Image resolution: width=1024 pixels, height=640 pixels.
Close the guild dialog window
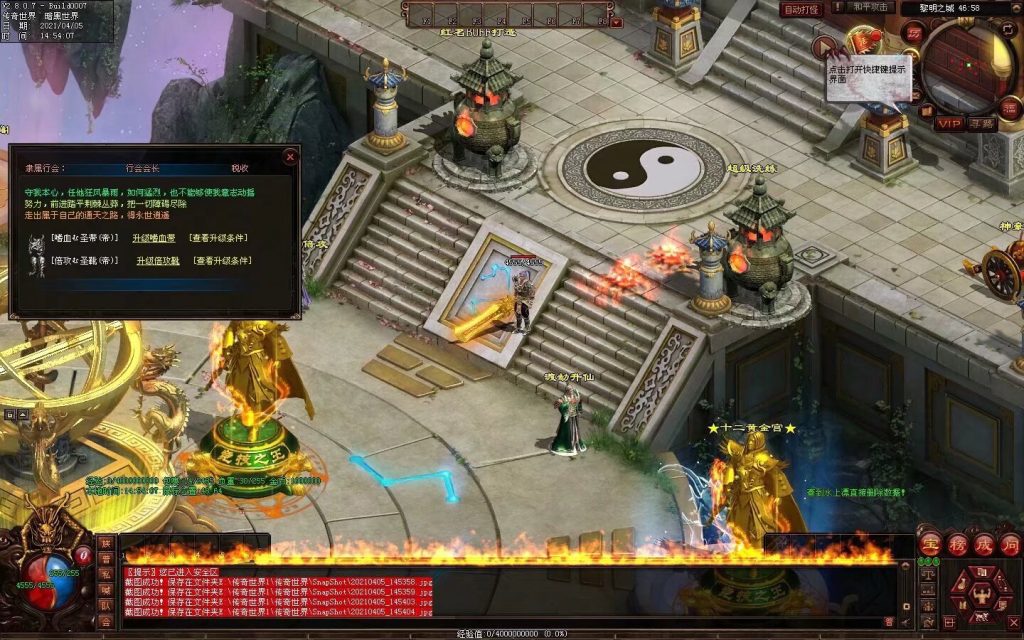(290, 156)
